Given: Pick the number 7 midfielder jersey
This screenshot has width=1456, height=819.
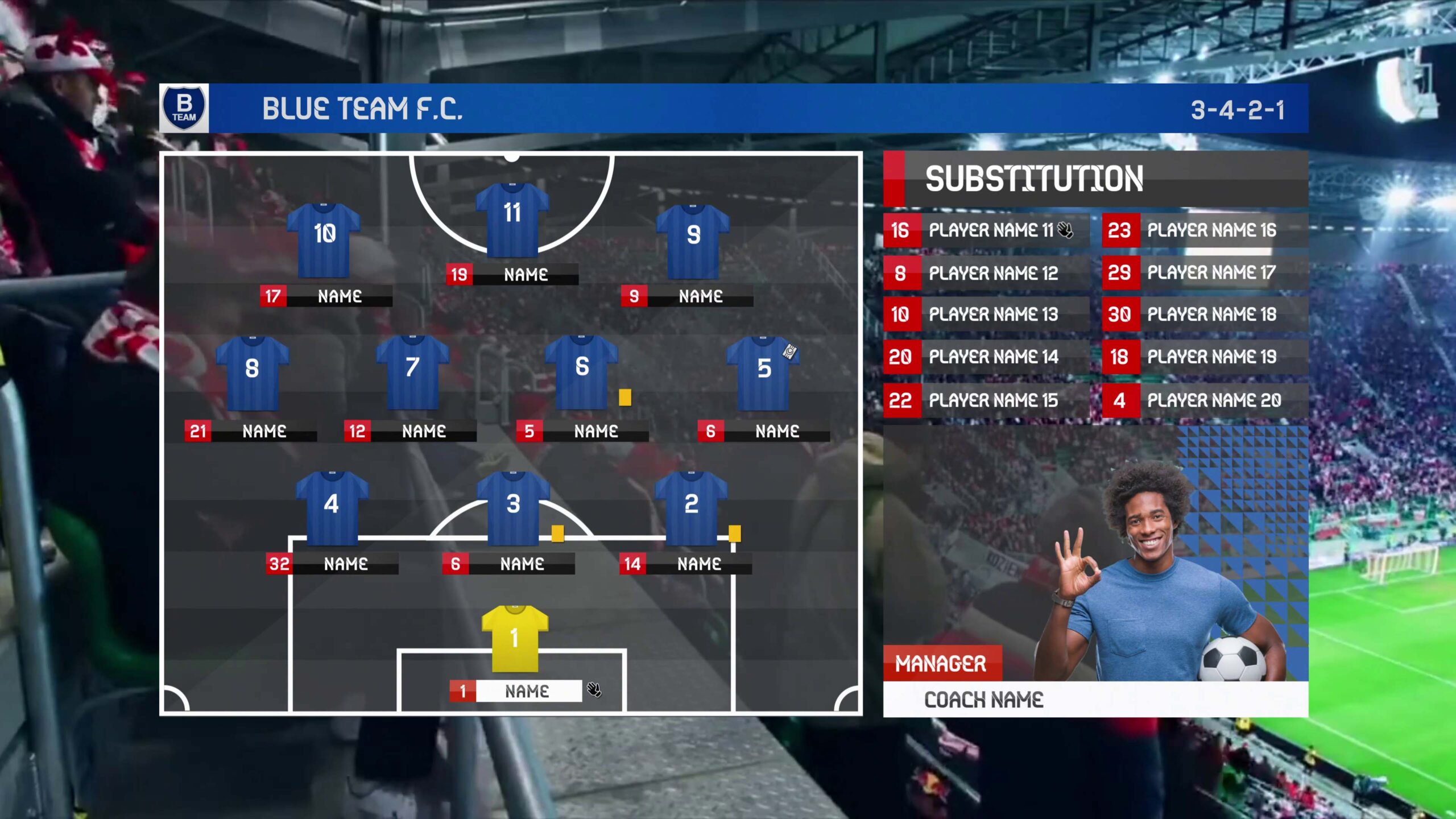Looking at the screenshot, I should (x=412, y=373).
